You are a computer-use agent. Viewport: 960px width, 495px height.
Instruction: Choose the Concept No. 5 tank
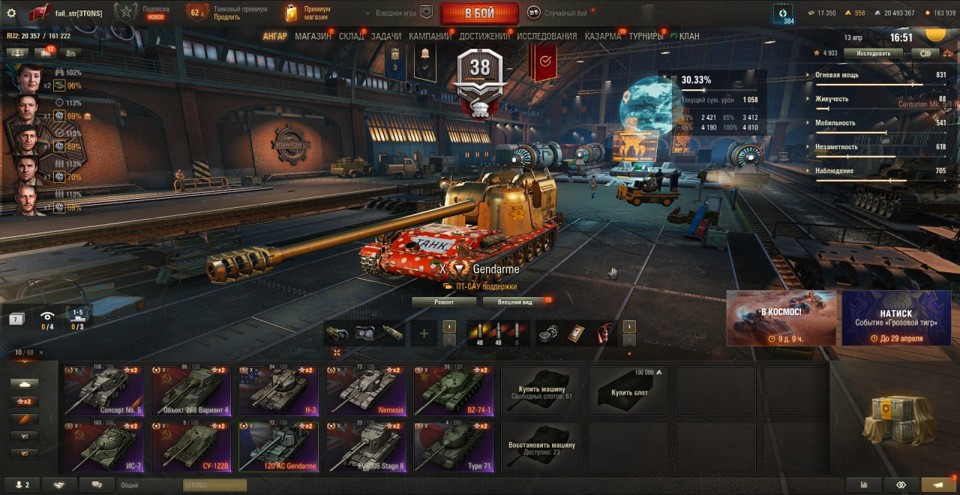103,389
